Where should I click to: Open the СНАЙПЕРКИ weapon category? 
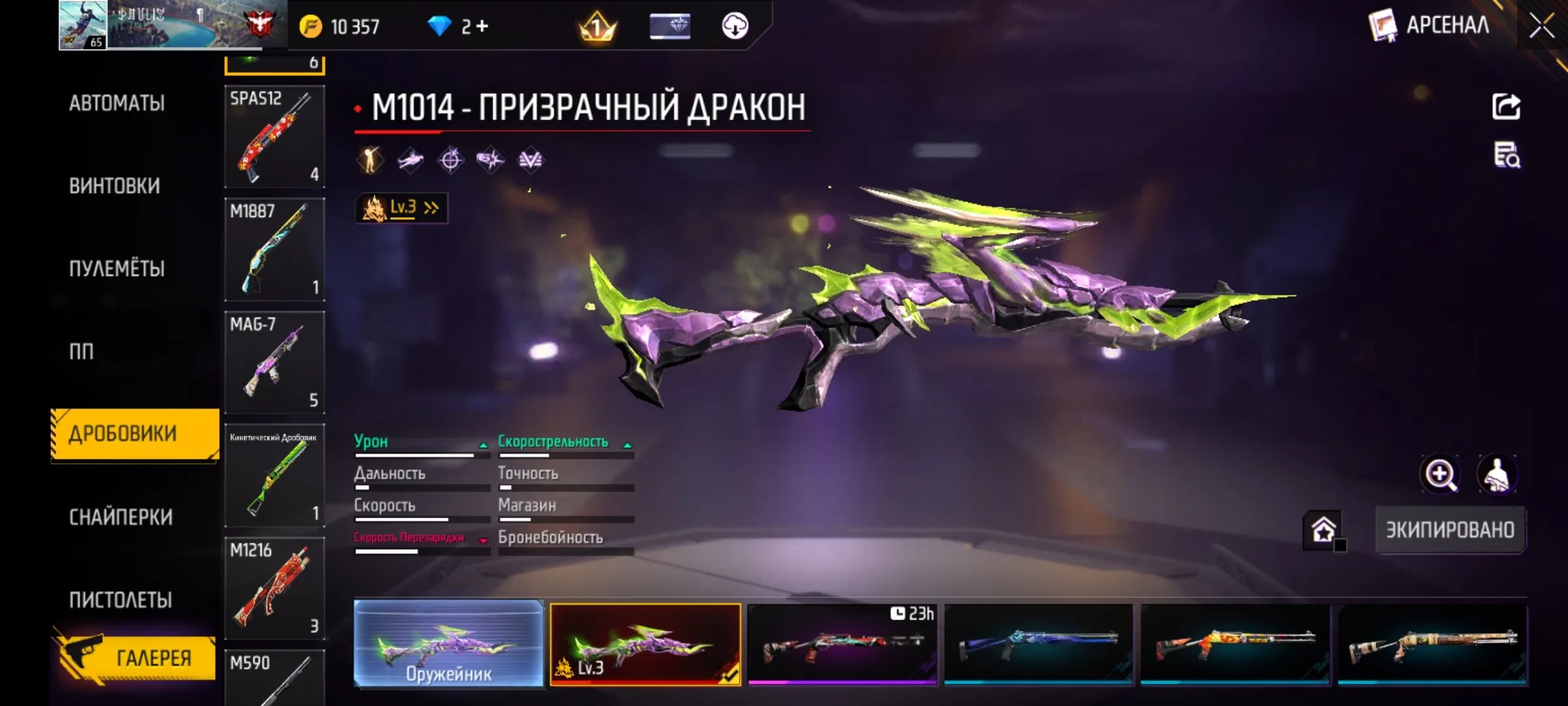122,516
